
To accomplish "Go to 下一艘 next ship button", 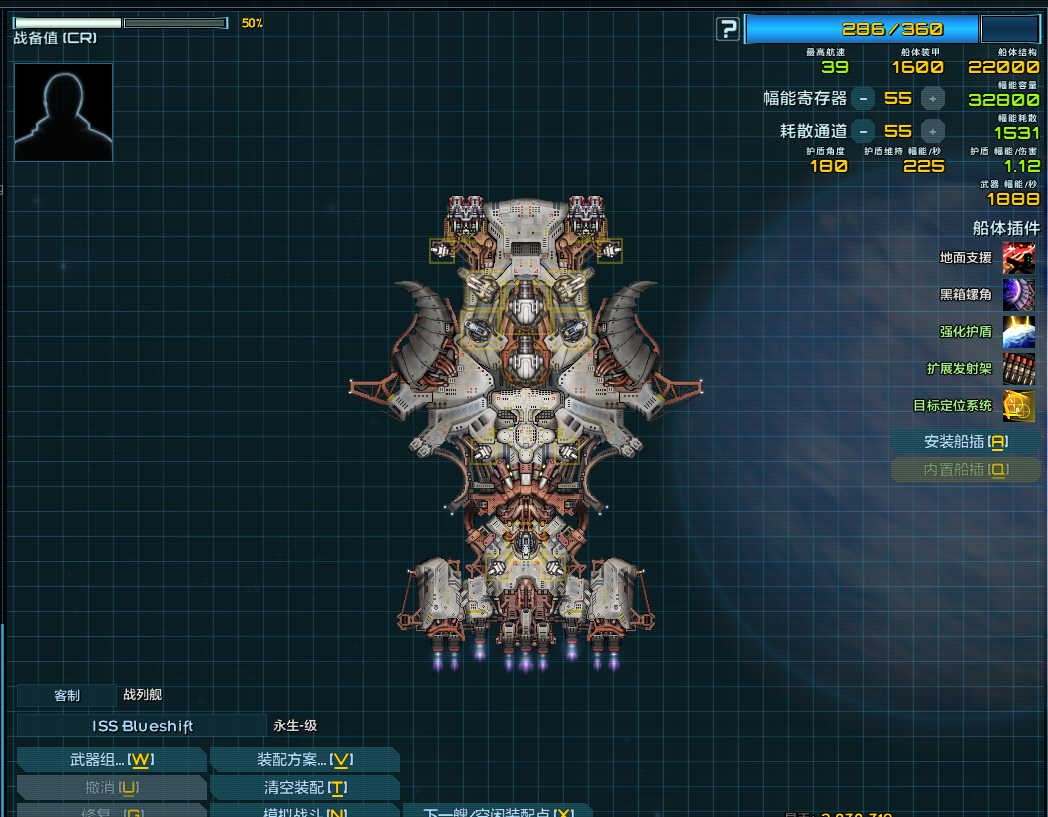I will (x=497, y=811).
